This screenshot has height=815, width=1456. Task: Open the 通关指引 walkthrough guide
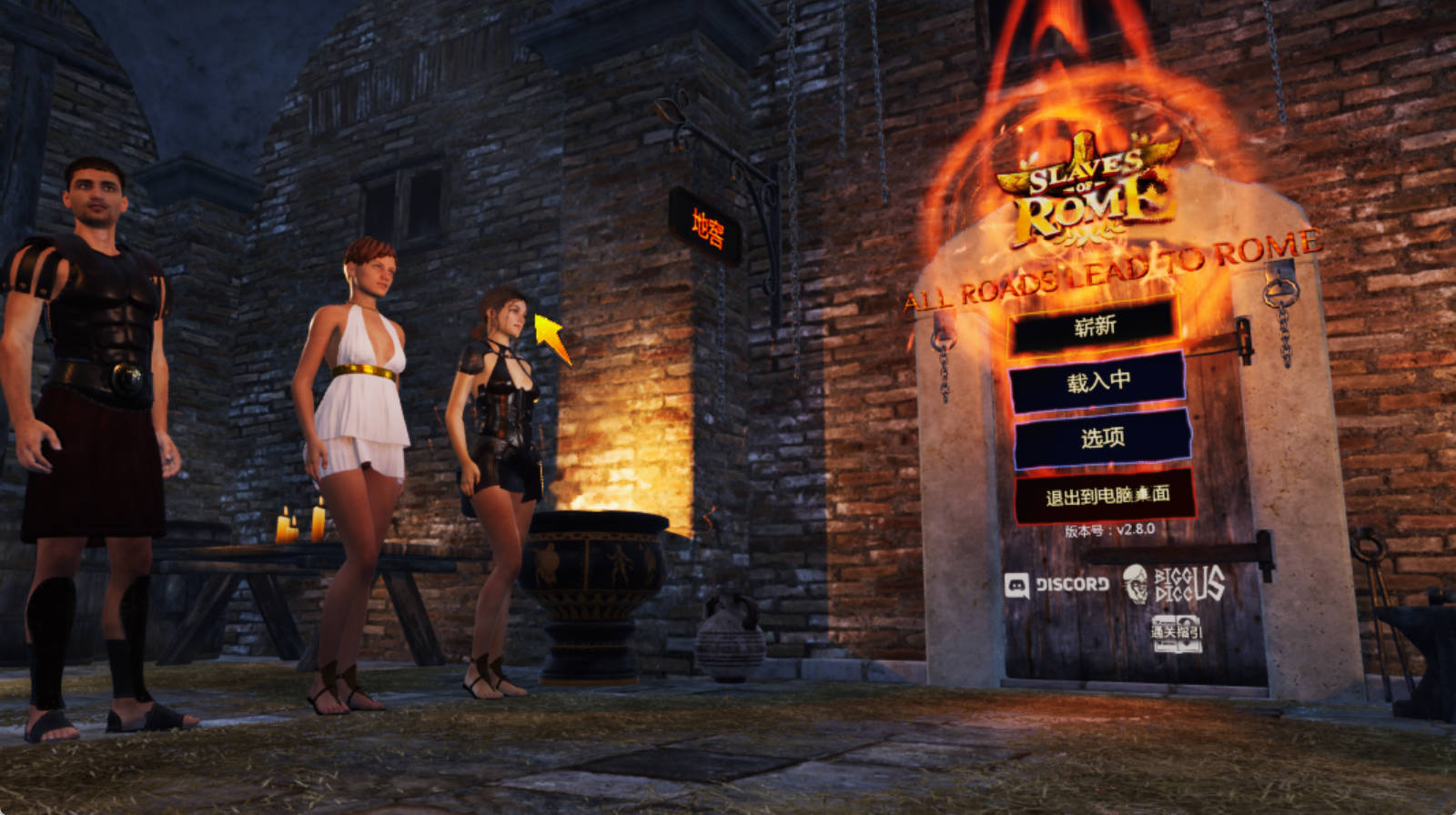click(x=1177, y=633)
